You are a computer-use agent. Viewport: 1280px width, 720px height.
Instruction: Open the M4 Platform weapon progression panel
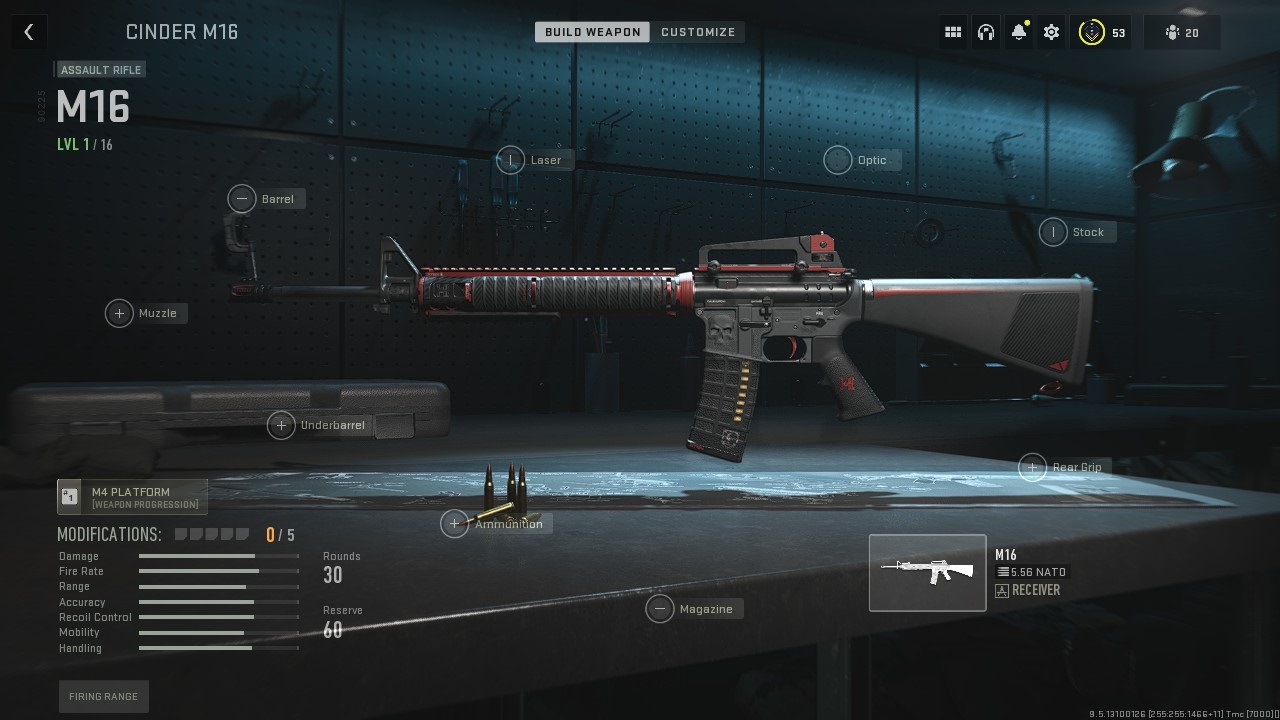pyautogui.click(x=132, y=497)
